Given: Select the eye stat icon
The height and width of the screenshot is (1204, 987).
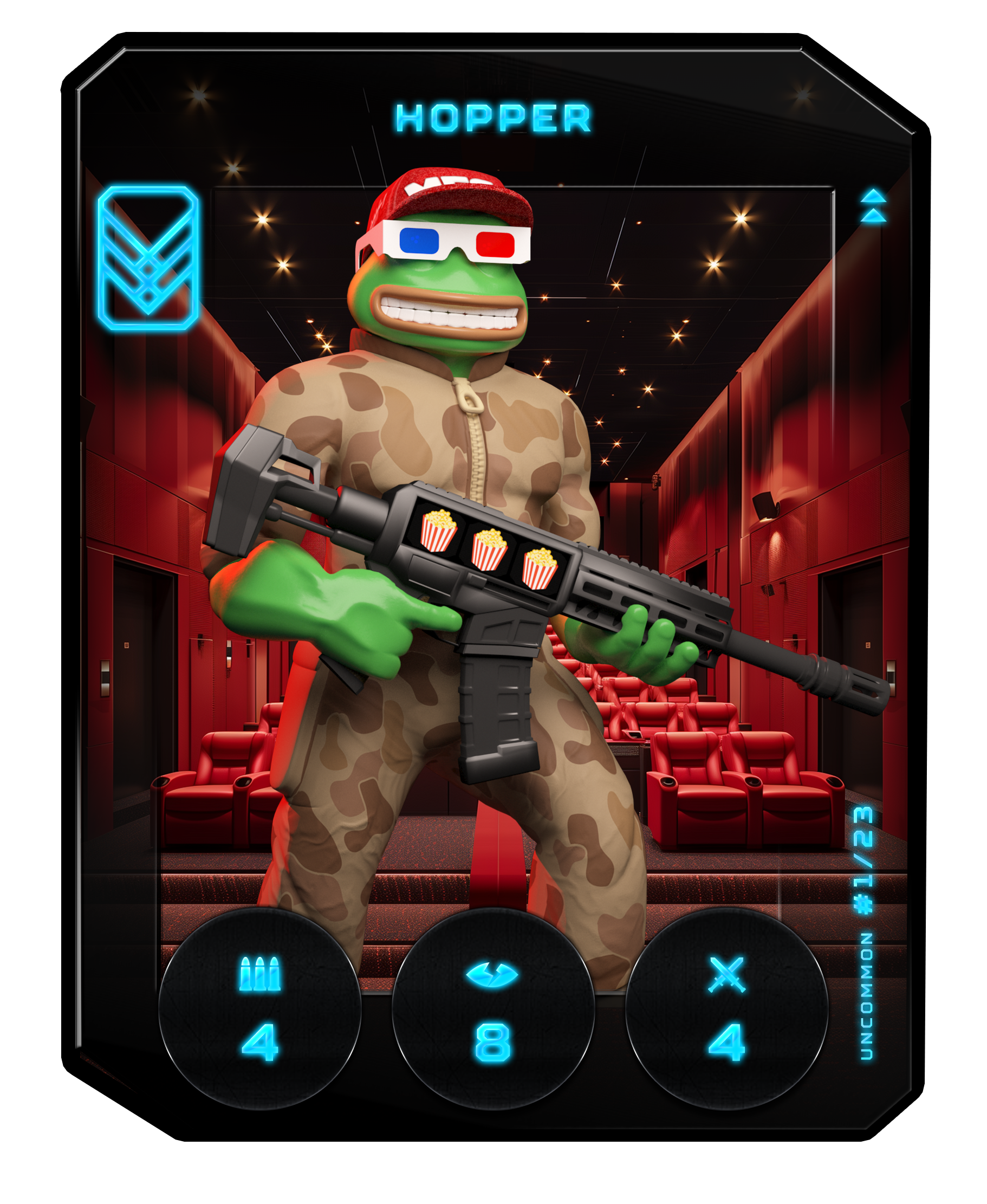Looking at the screenshot, I should click(x=492, y=974).
